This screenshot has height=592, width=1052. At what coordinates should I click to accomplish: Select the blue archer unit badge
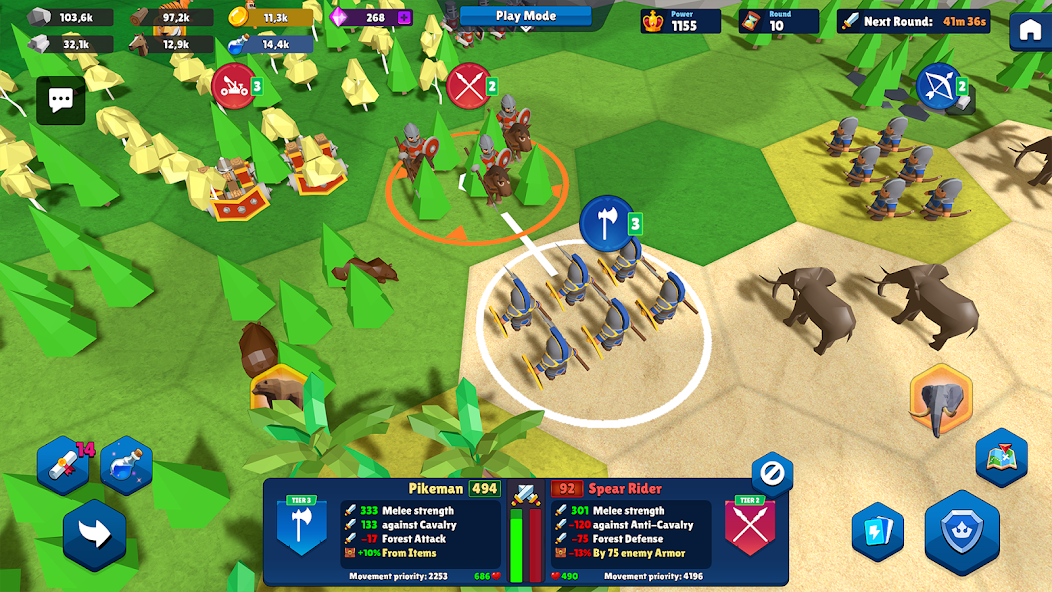point(939,86)
